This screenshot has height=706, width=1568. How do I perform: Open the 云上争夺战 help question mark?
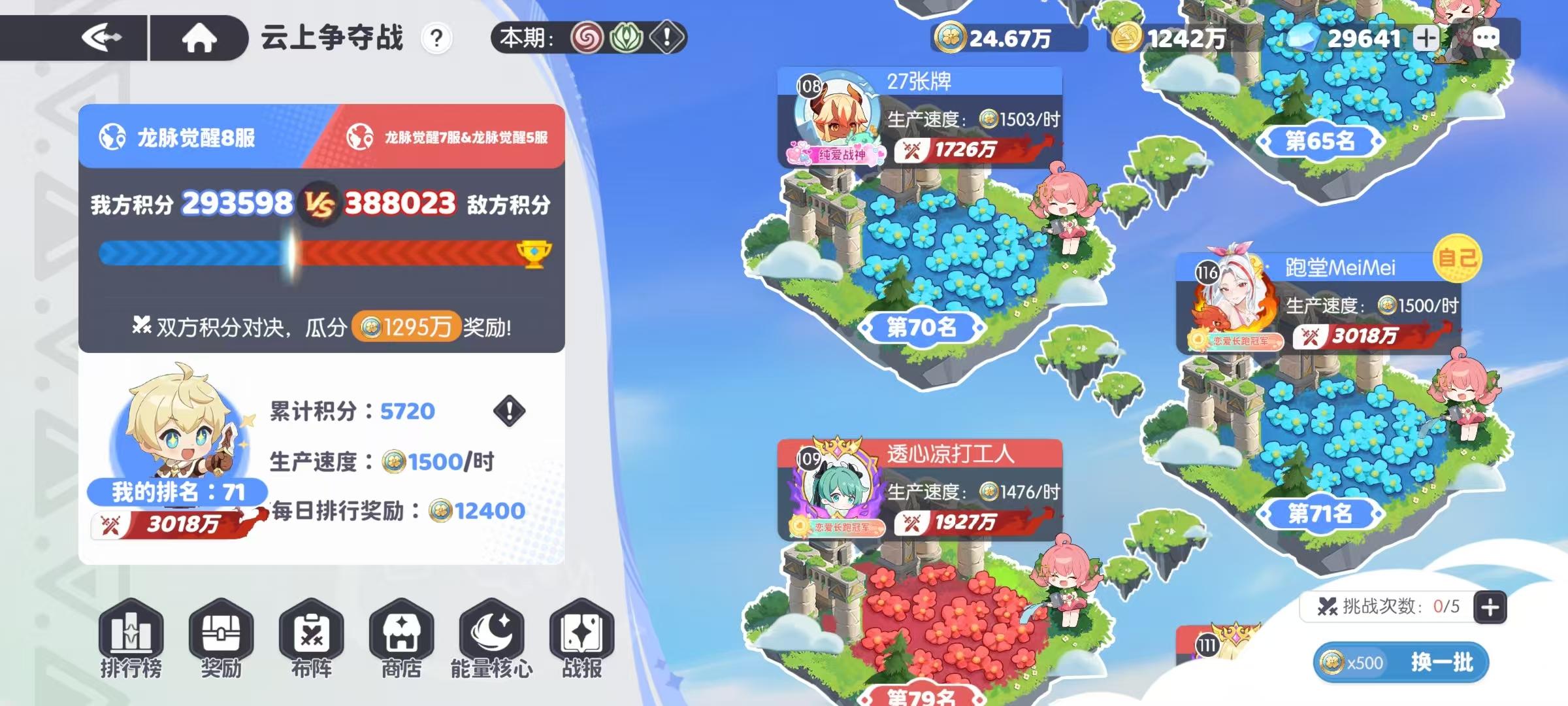point(436,37)
